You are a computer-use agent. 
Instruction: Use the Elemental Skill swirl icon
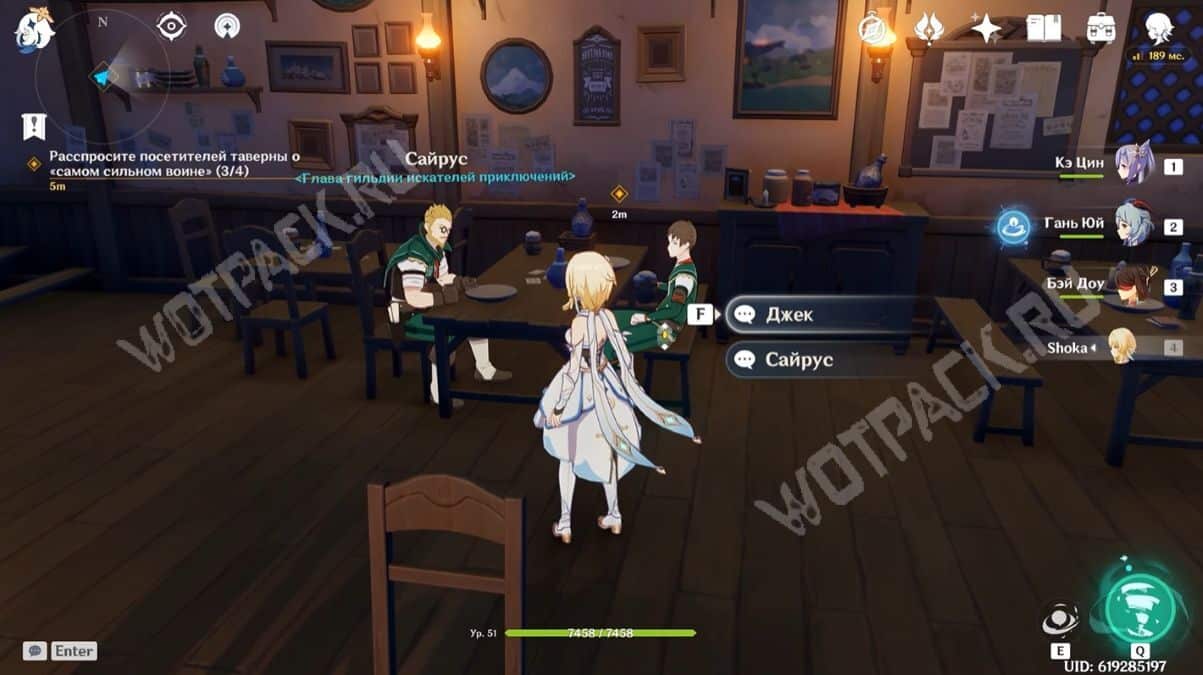click(x=1060, y=620)
